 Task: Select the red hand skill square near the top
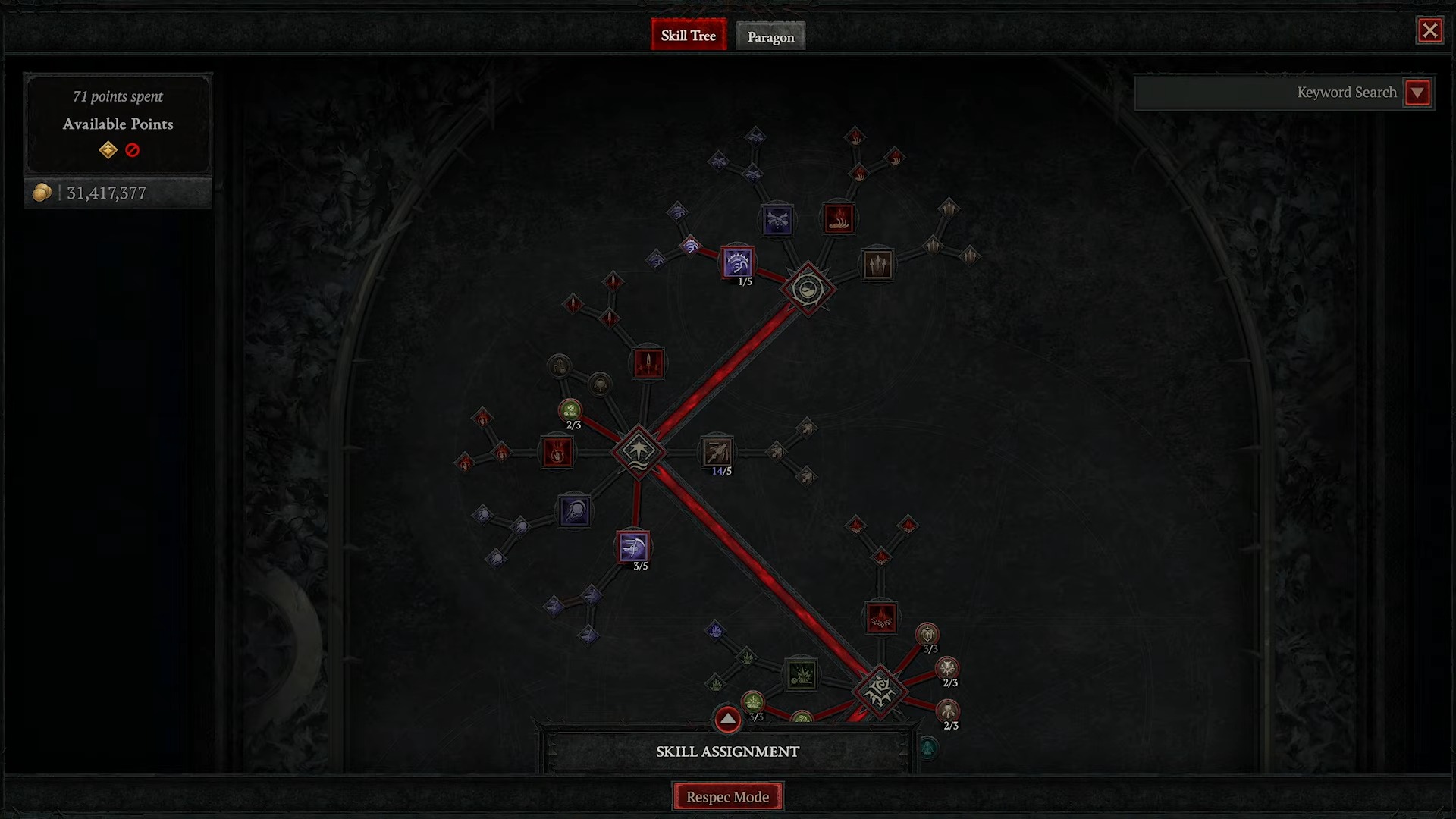pyautogui.click(x=839, y=218)
